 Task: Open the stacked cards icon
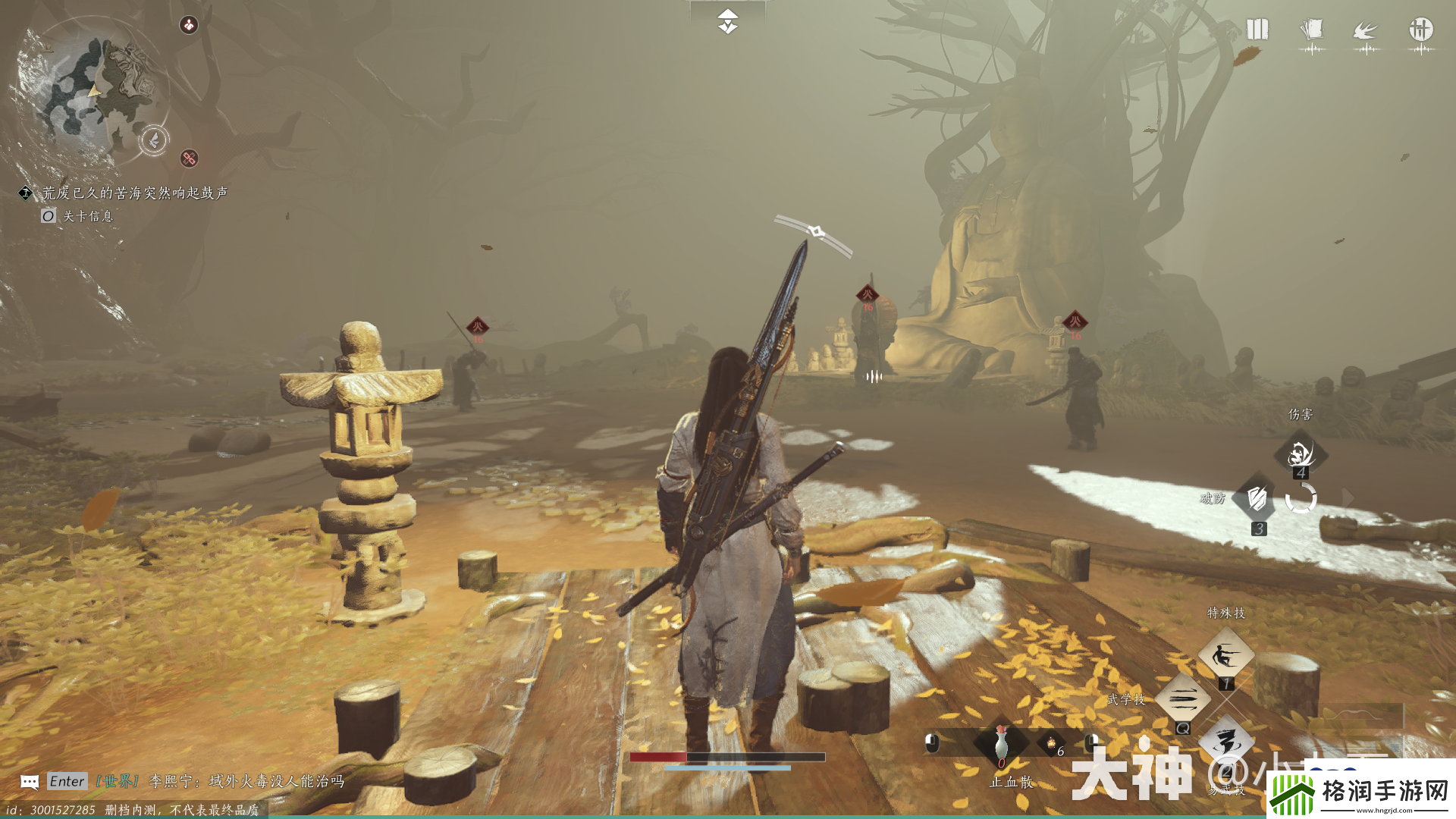coord(1312,31)
